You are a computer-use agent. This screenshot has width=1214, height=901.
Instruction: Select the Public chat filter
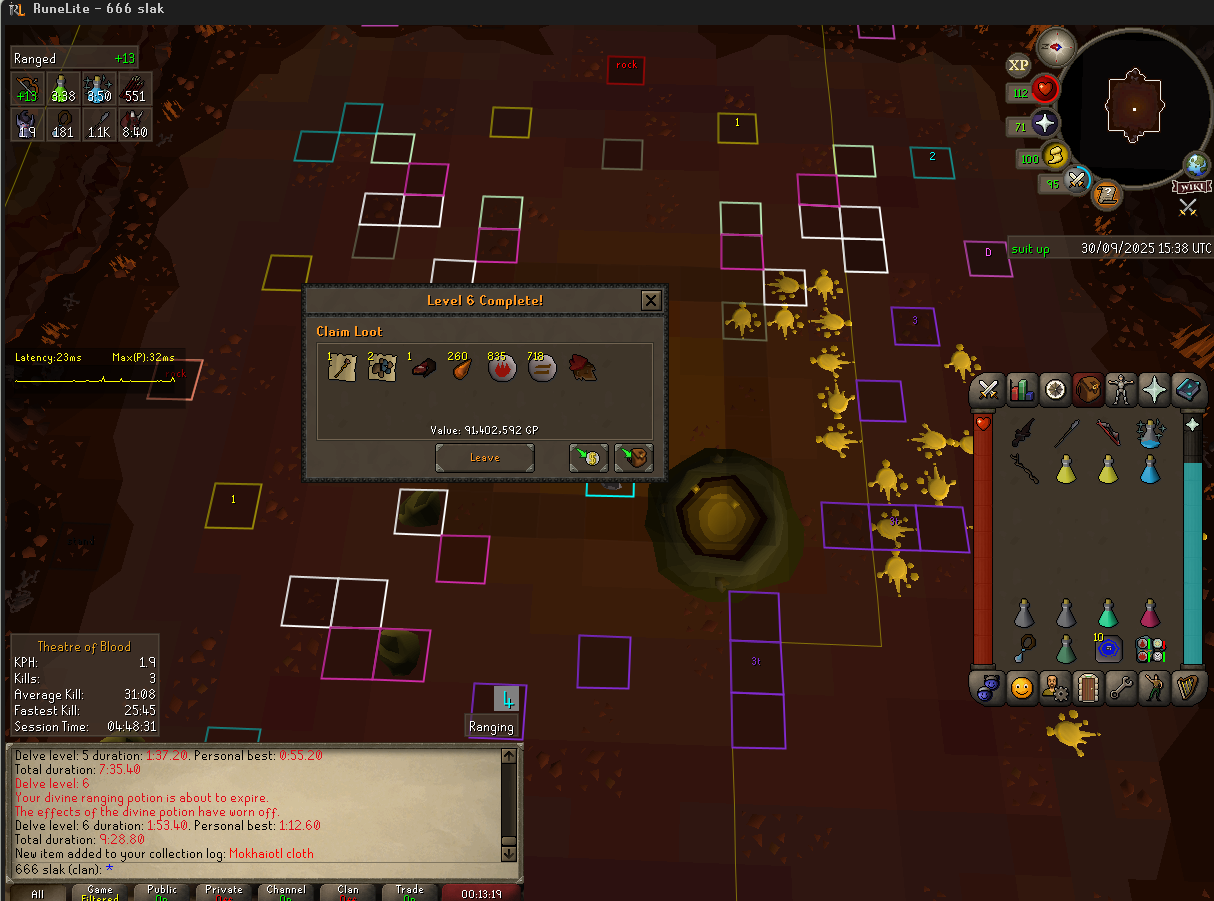(x=162, y=892)
